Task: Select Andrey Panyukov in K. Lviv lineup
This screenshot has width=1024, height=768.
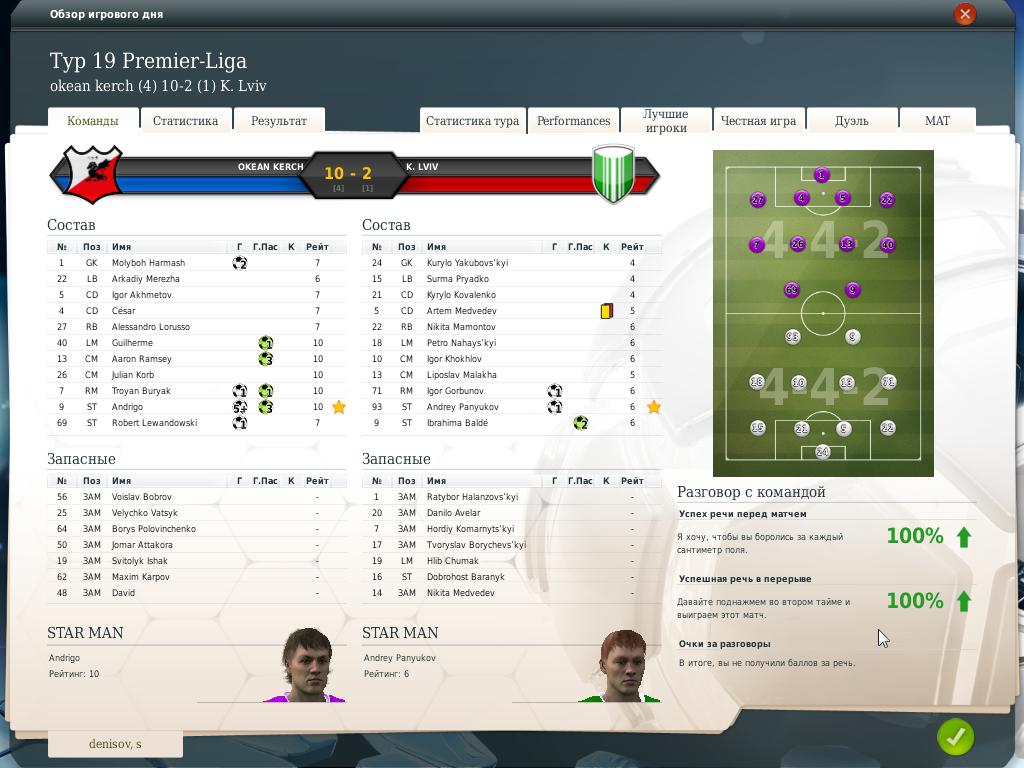Action: click(461, 407)
